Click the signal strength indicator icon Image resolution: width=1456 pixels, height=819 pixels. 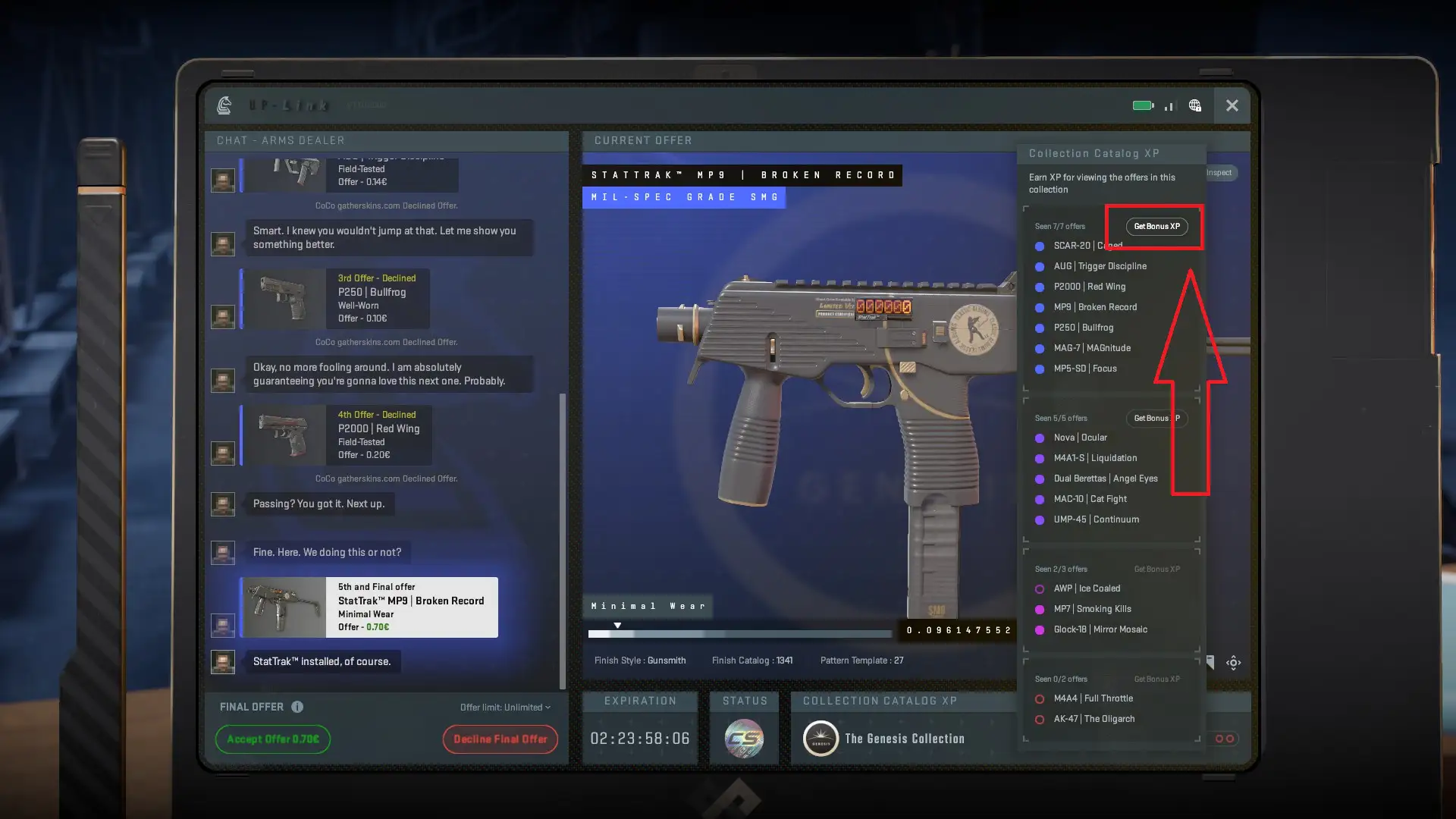1169,107
